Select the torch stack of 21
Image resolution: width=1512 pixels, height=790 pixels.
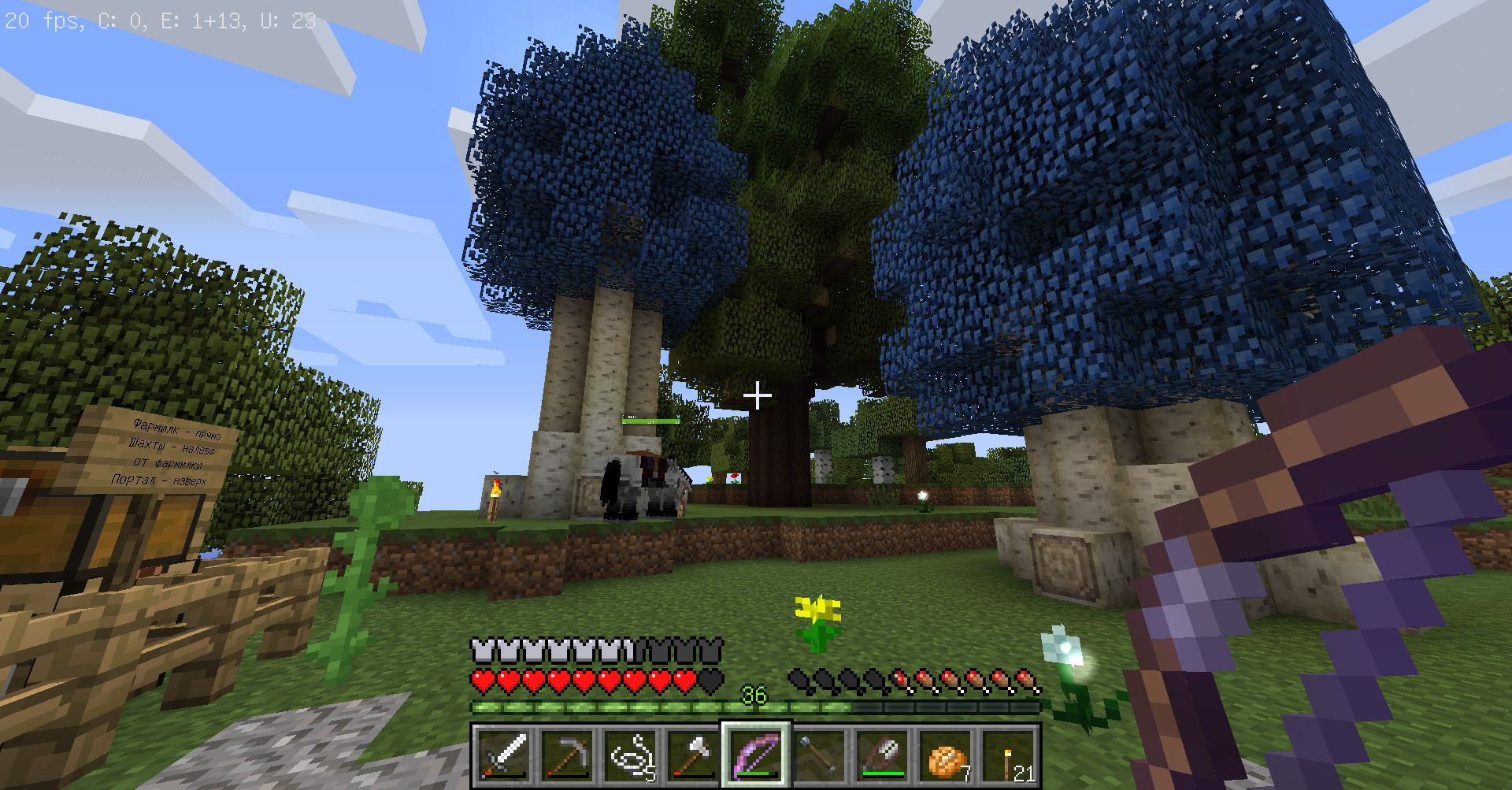1008,756
